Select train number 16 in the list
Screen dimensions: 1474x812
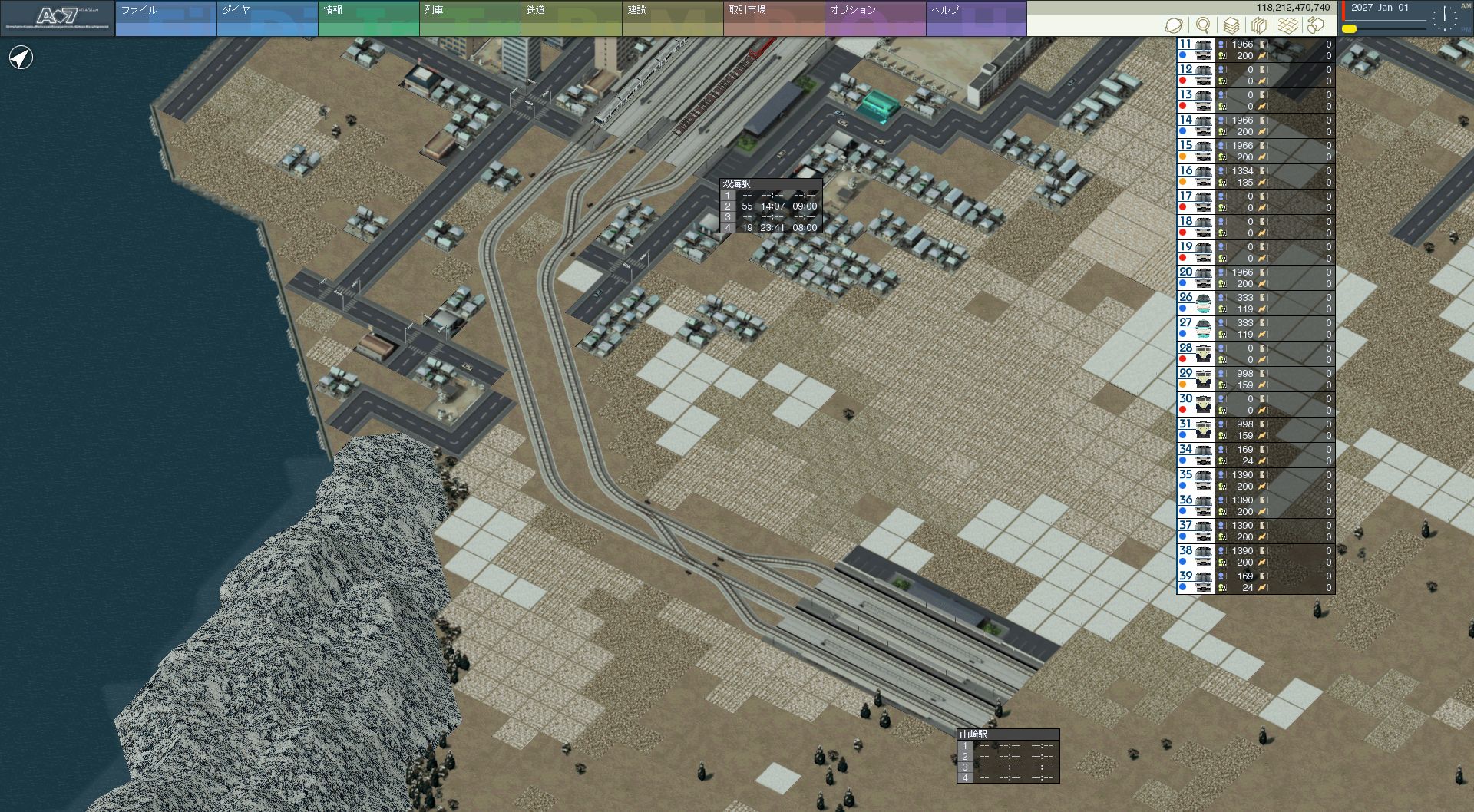[x=1195, y=177]
